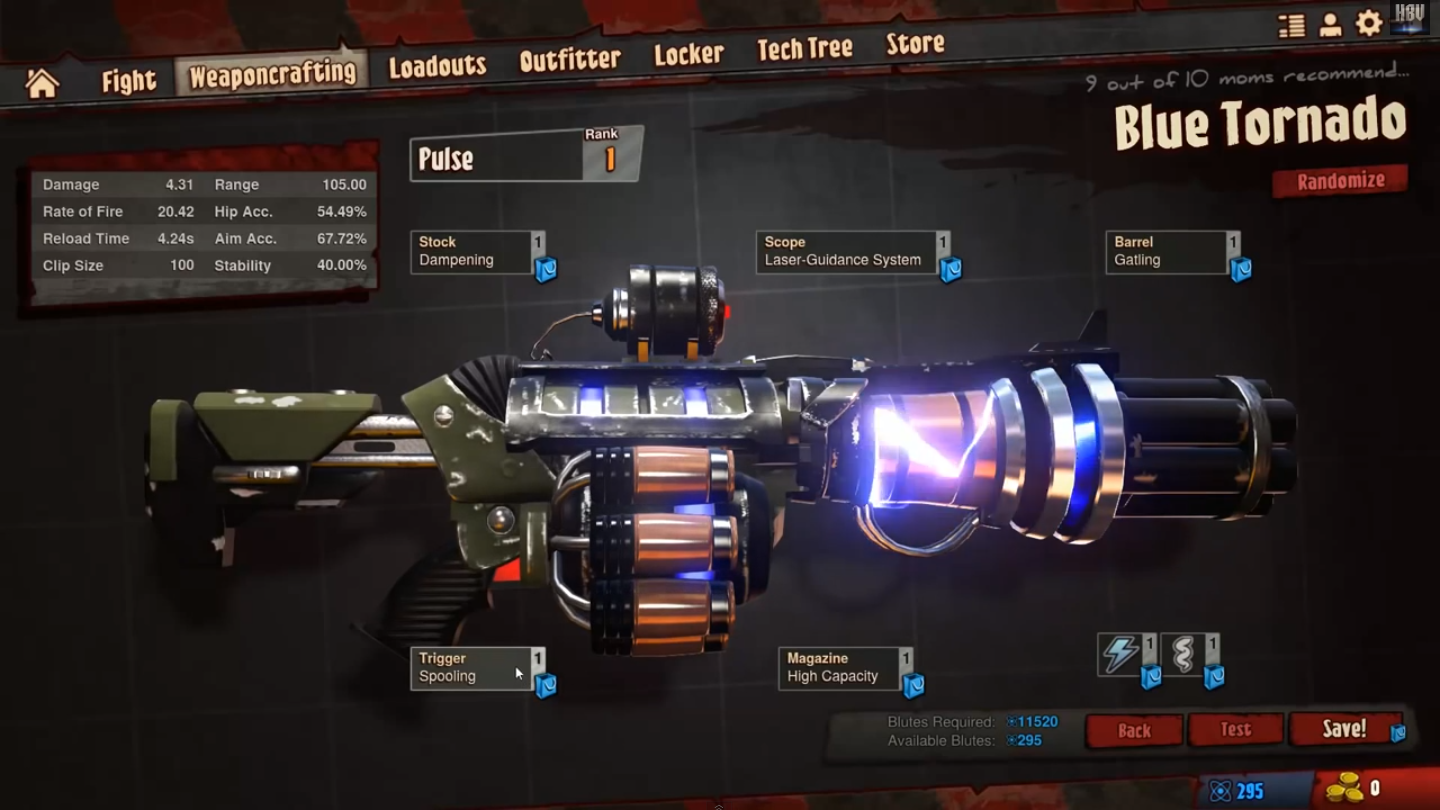
Task: Save the Blue Tornado weapon
Action: click(x=1343, y=729)
